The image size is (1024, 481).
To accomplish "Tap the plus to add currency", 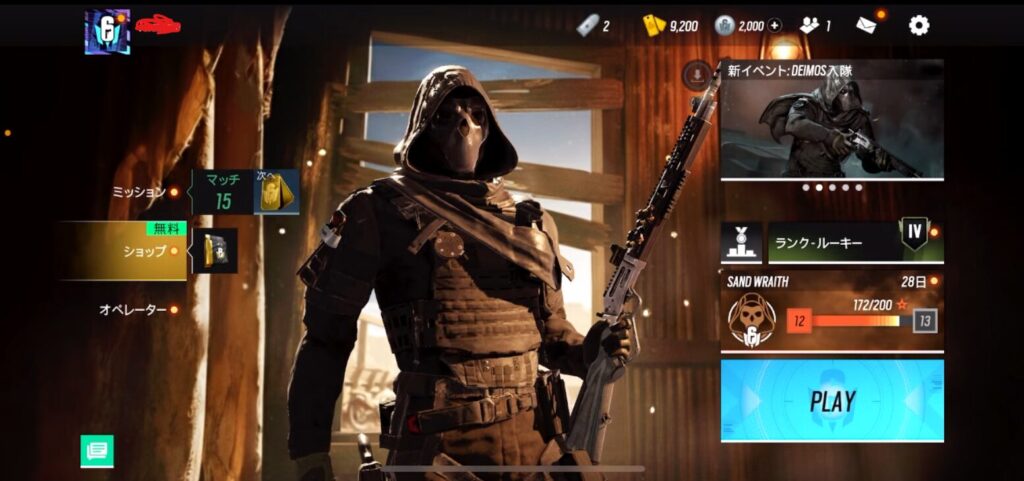I will 775,25.
